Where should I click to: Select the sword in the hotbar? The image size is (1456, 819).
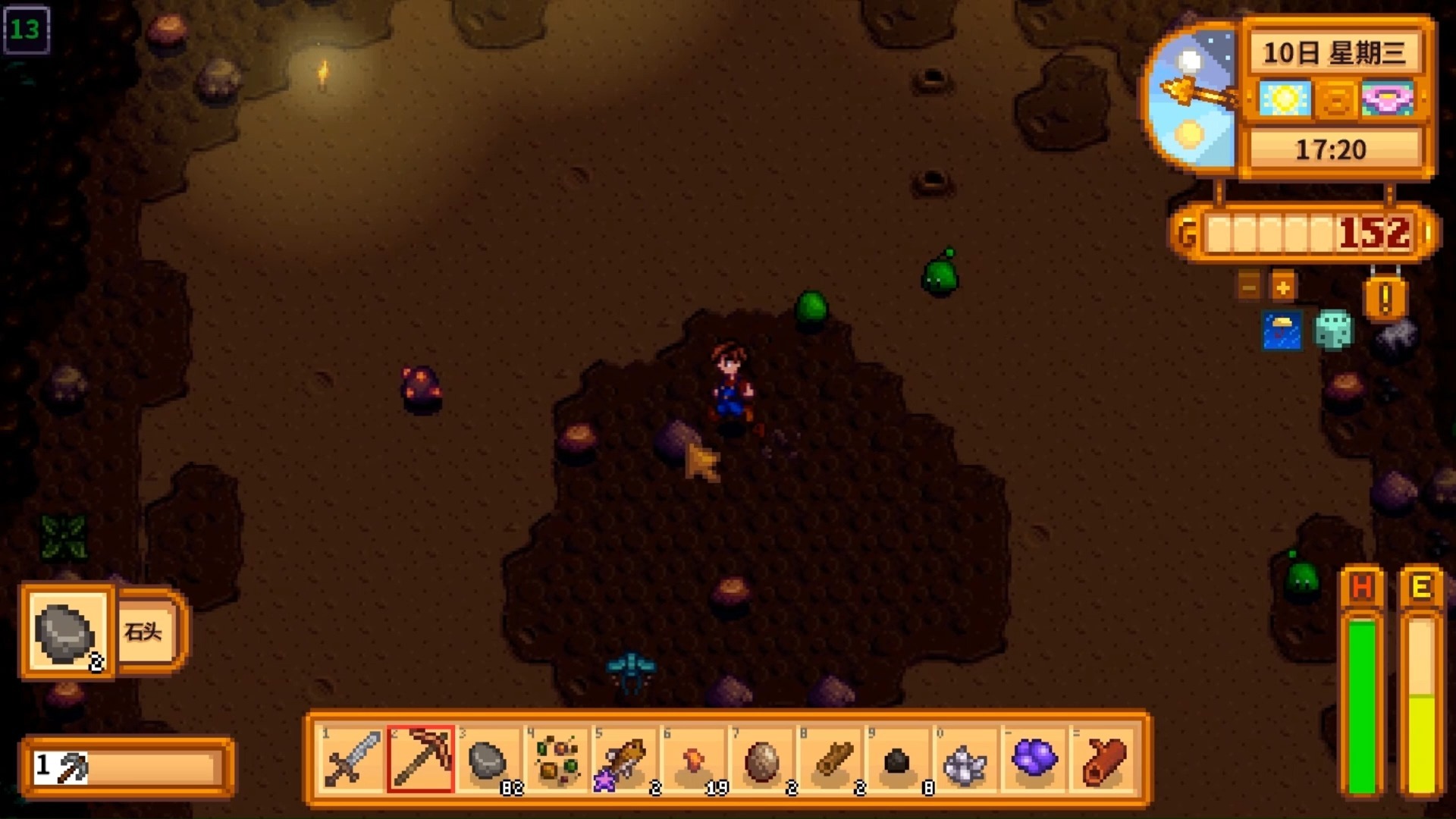(x=352, y=760)
